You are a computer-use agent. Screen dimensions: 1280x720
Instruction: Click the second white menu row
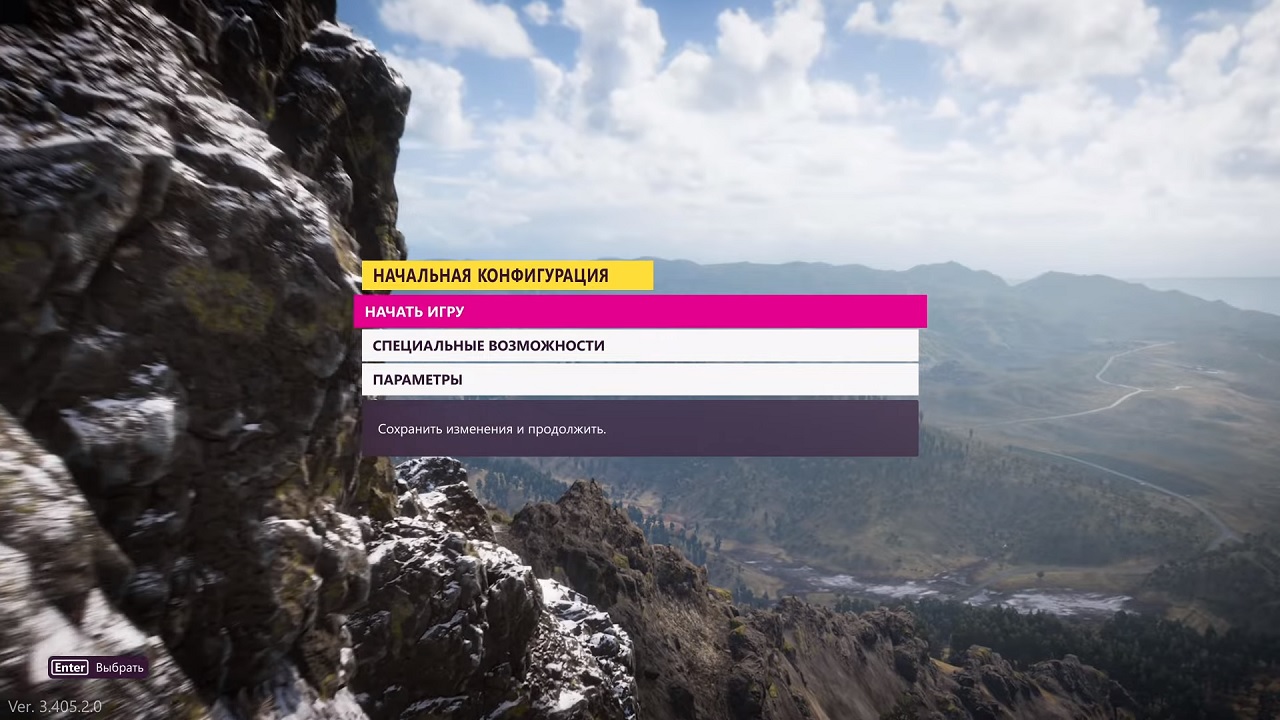pos(640,379)
